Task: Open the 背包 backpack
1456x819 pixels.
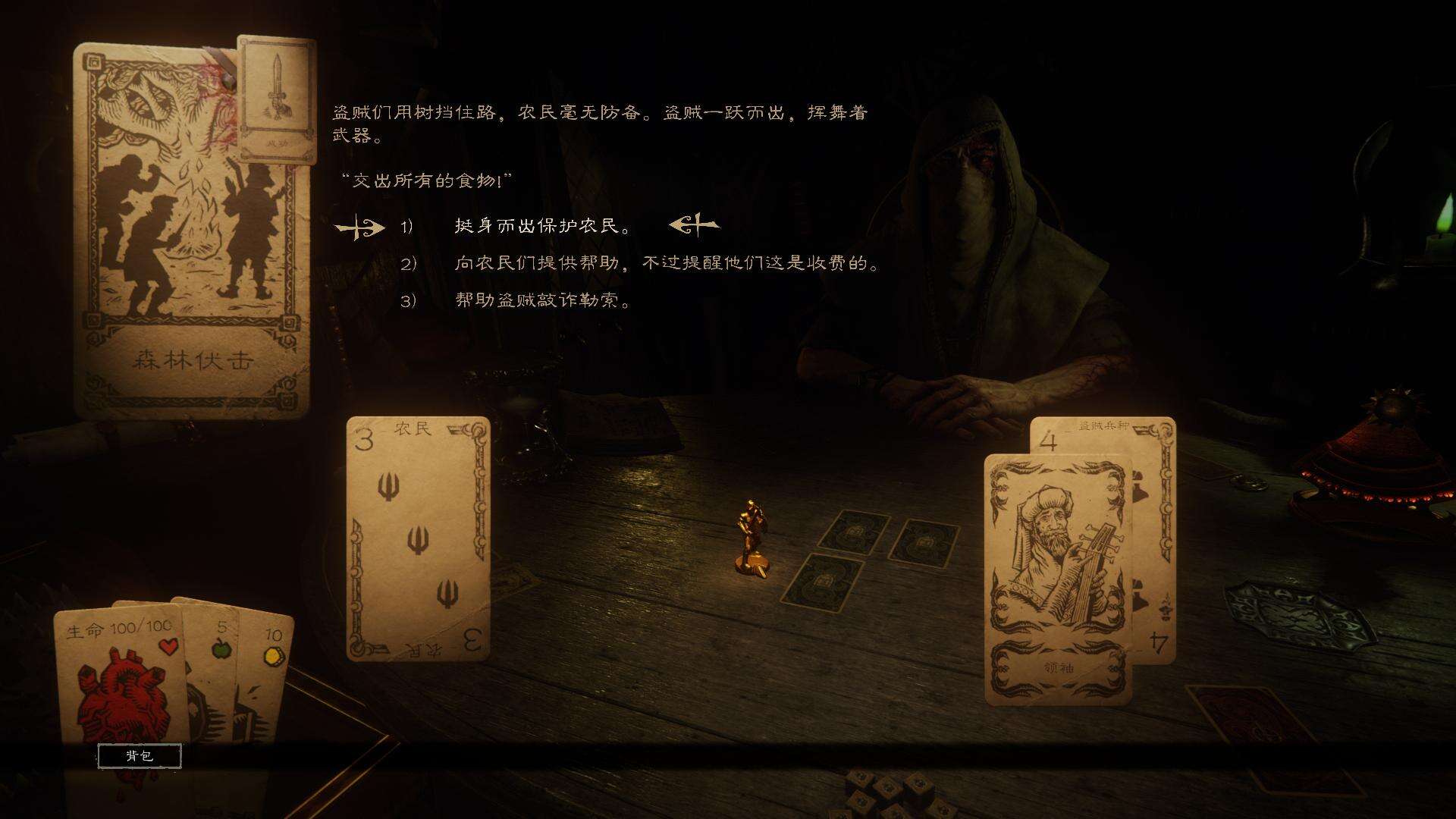Action: click(139, 755)
